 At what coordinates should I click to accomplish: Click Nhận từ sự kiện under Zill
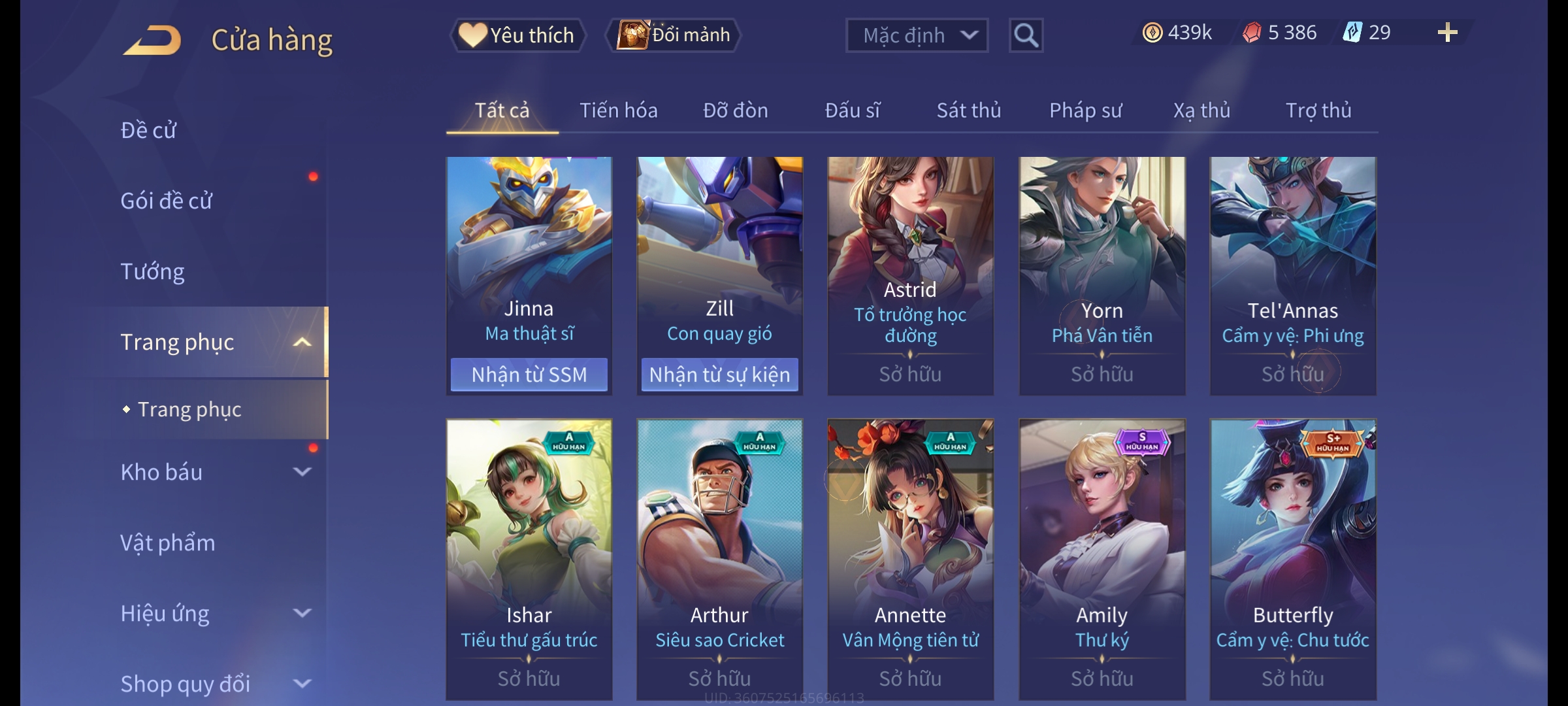click(719, 375)
